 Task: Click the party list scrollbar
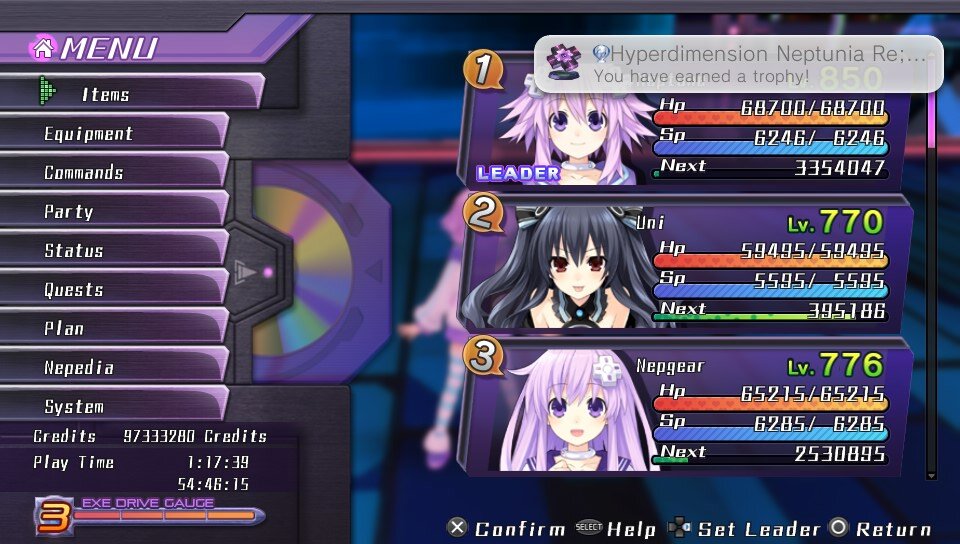932,280
